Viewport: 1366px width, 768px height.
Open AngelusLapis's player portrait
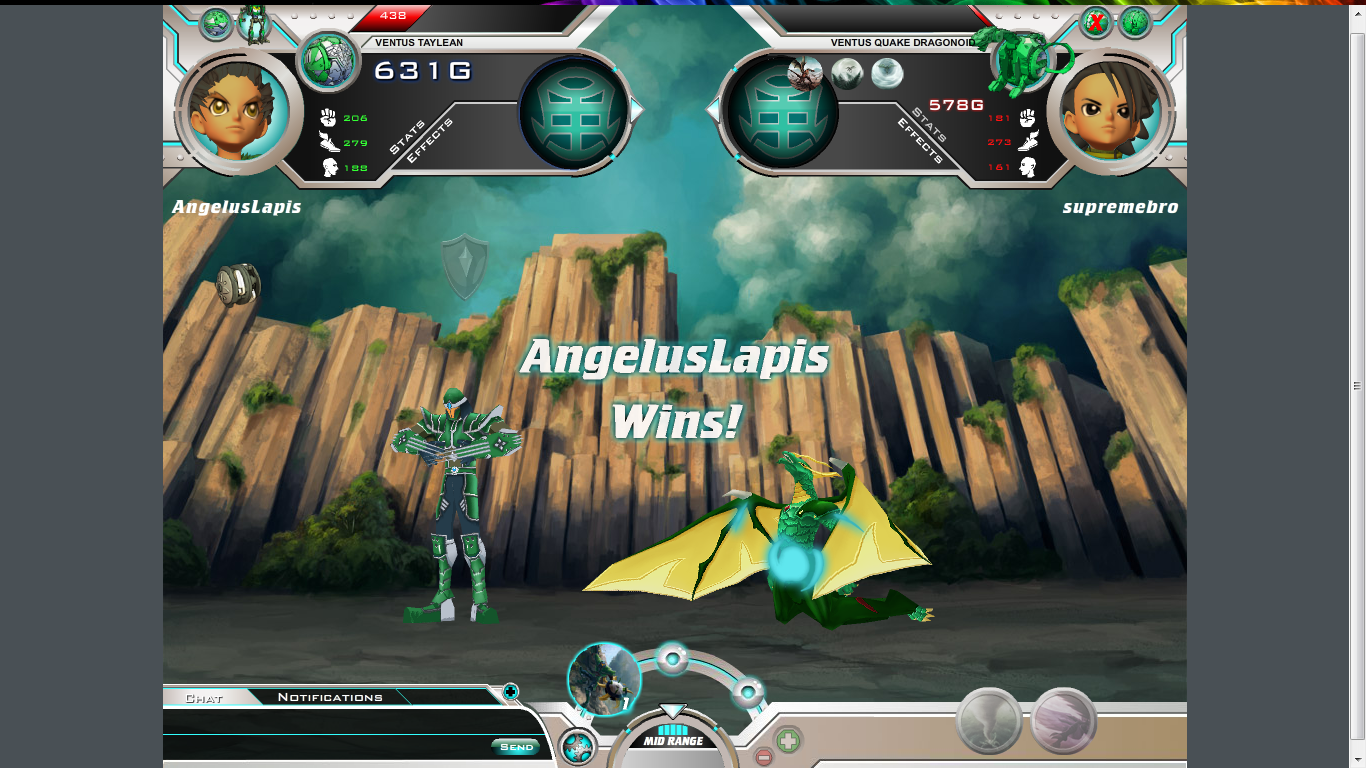238,112
